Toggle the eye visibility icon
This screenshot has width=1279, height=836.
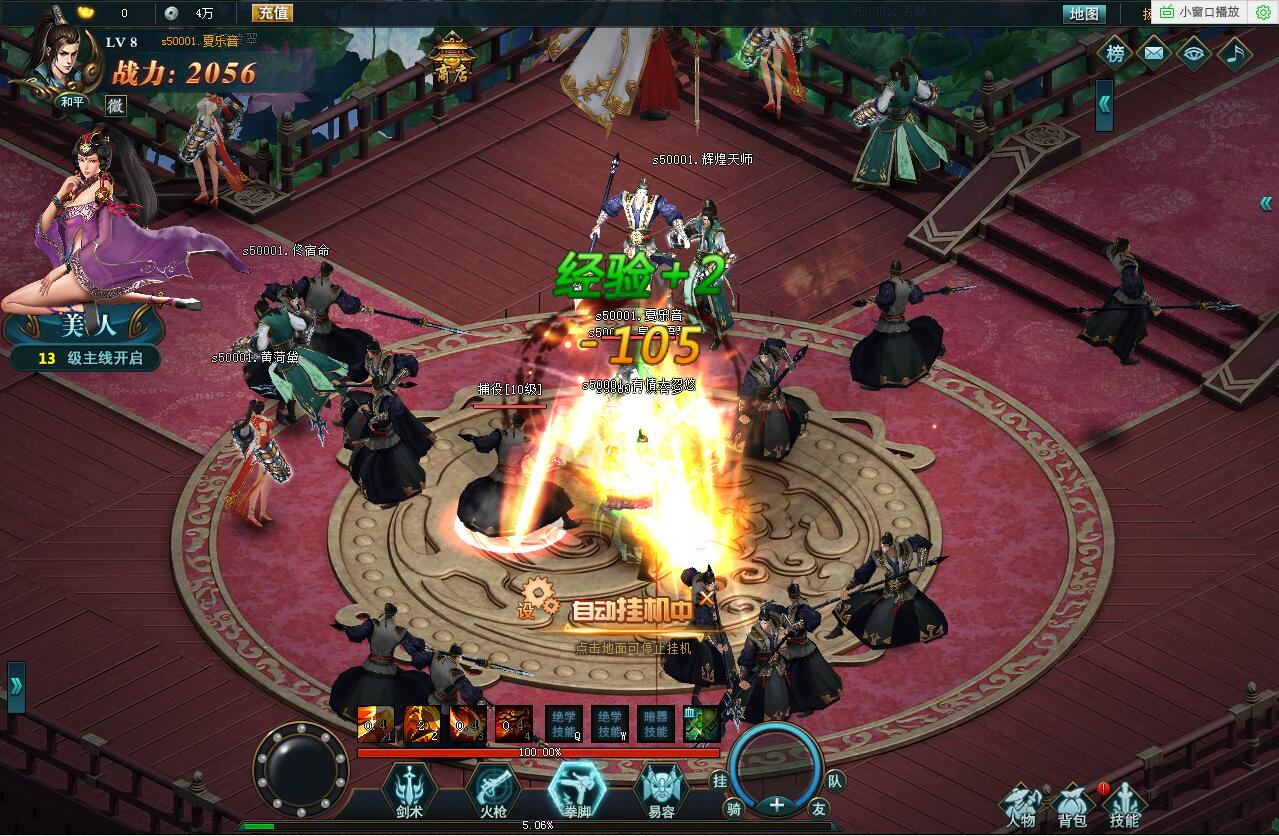pos(1194,54)
